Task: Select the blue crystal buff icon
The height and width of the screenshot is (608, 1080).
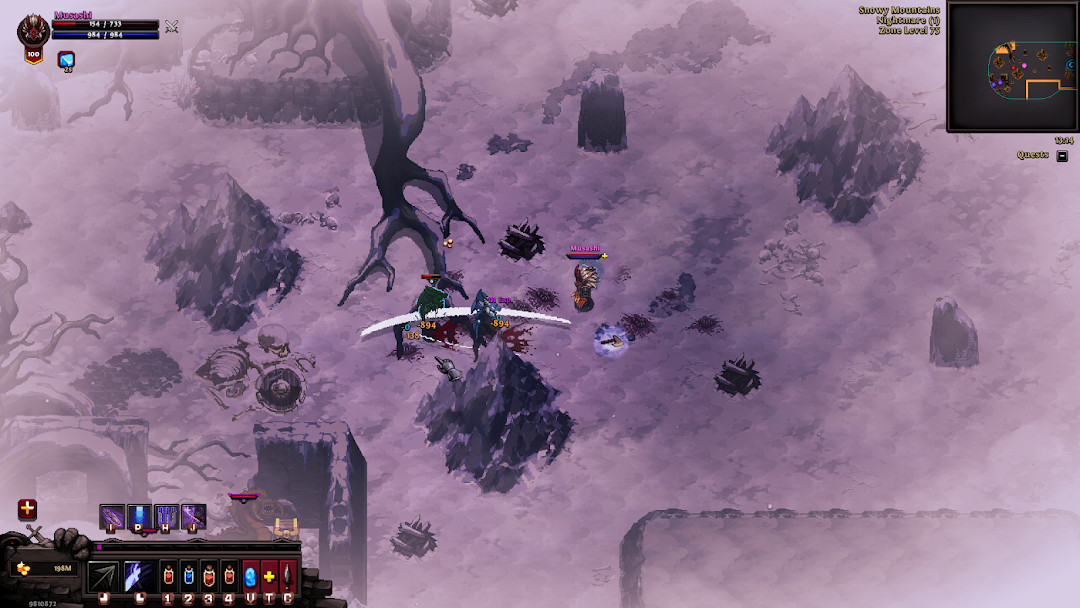Action: point(67,60)
